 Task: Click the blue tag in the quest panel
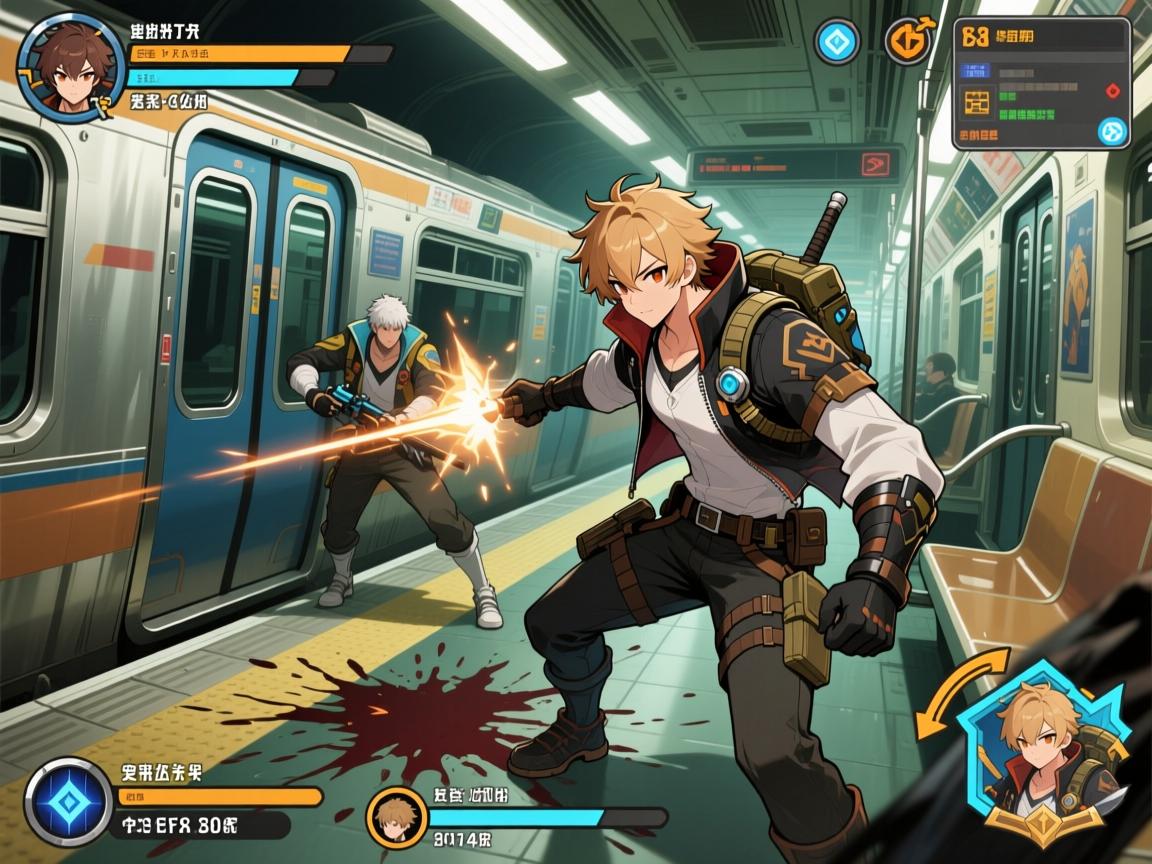(x=975, y=71)
